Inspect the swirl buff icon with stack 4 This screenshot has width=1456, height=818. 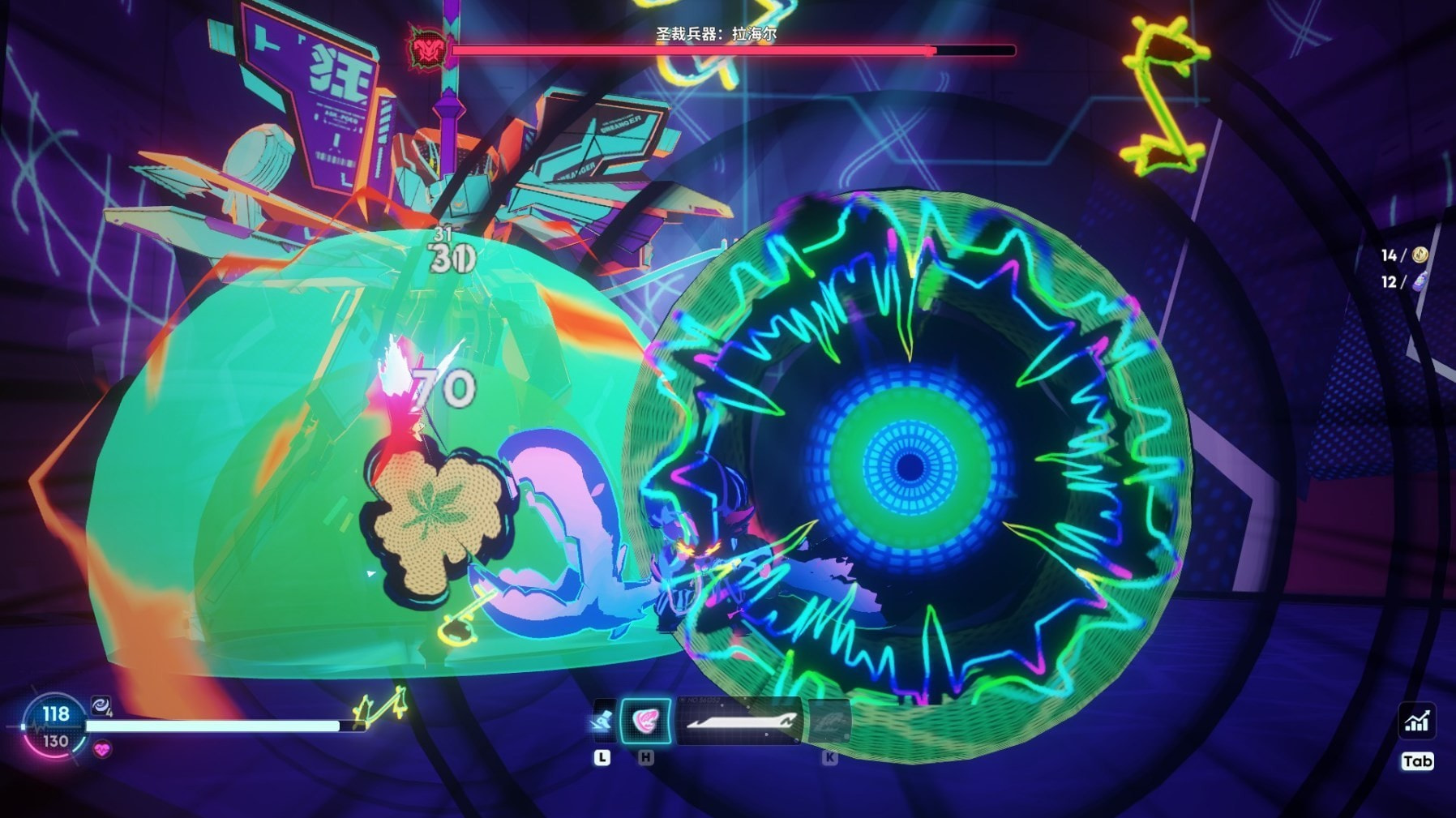pyautogui.click(x=101, y=706)
